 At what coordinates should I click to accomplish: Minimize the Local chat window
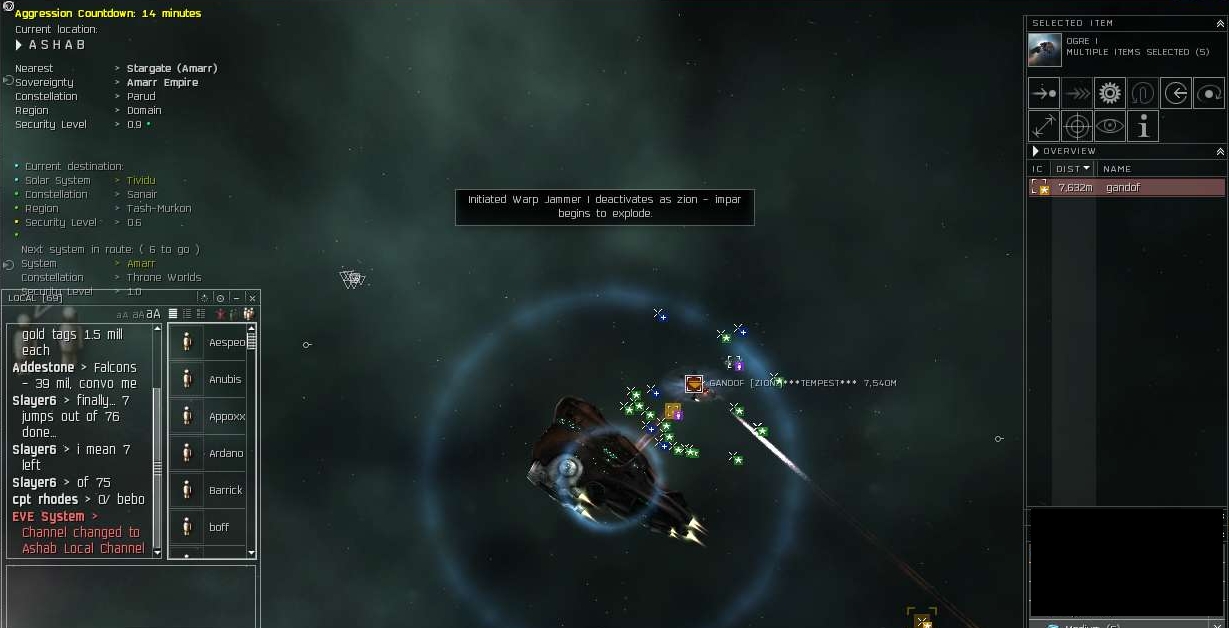tap(237, 298)
